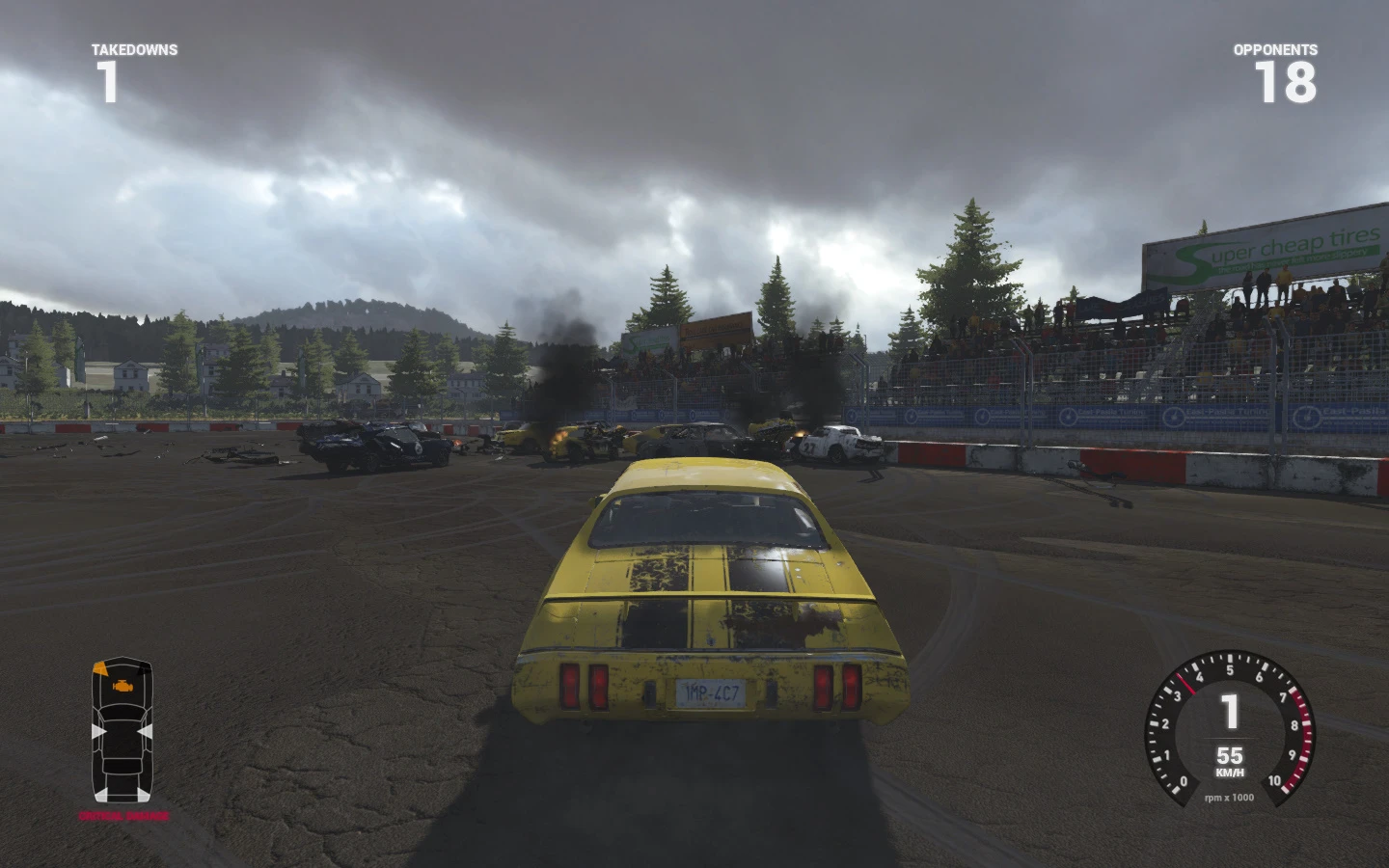Select the 55 KM/H speed readout

[x=1229, y=760]
